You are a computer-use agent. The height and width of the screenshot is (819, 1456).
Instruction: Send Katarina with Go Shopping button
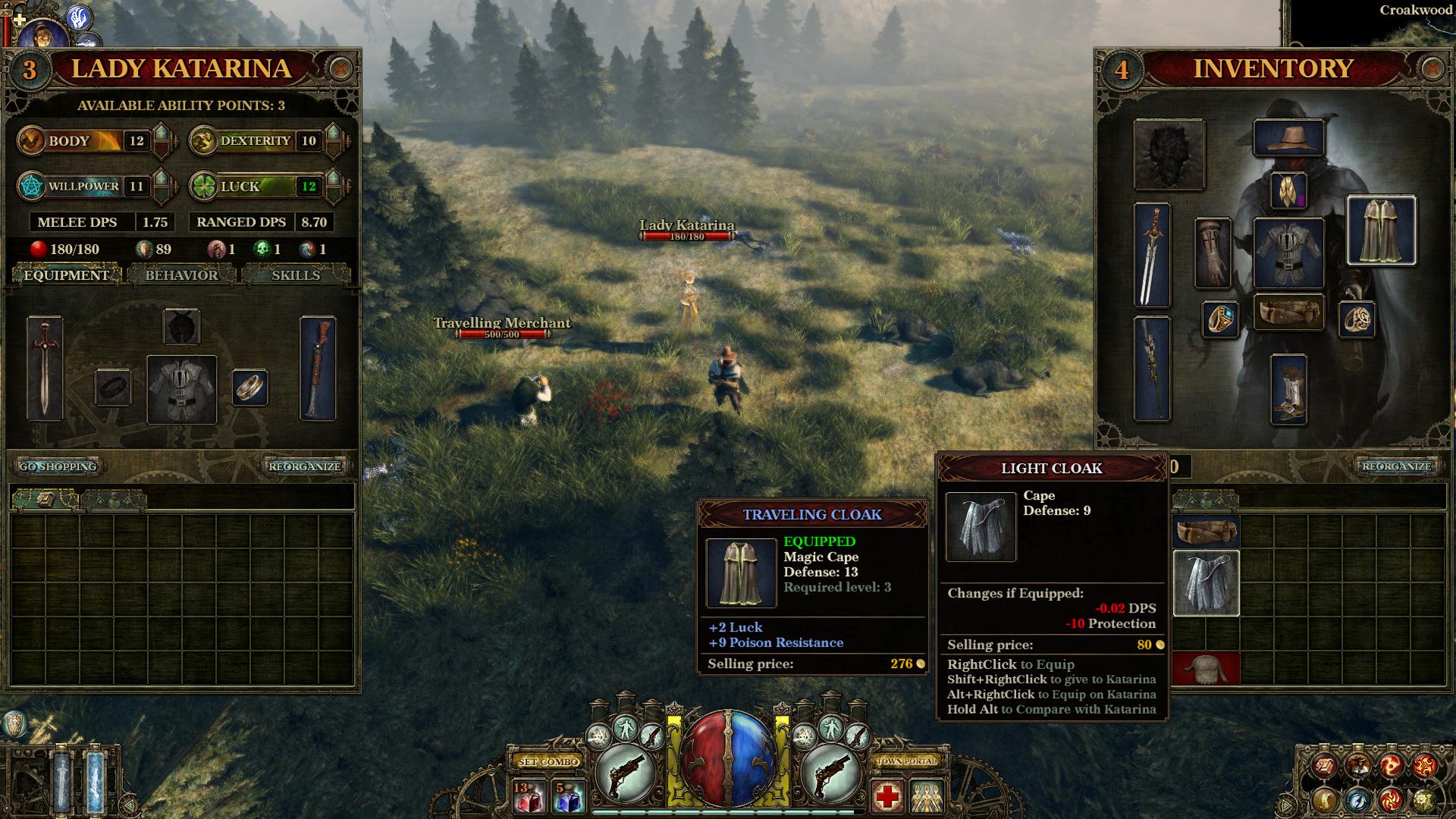pos(58,466)
